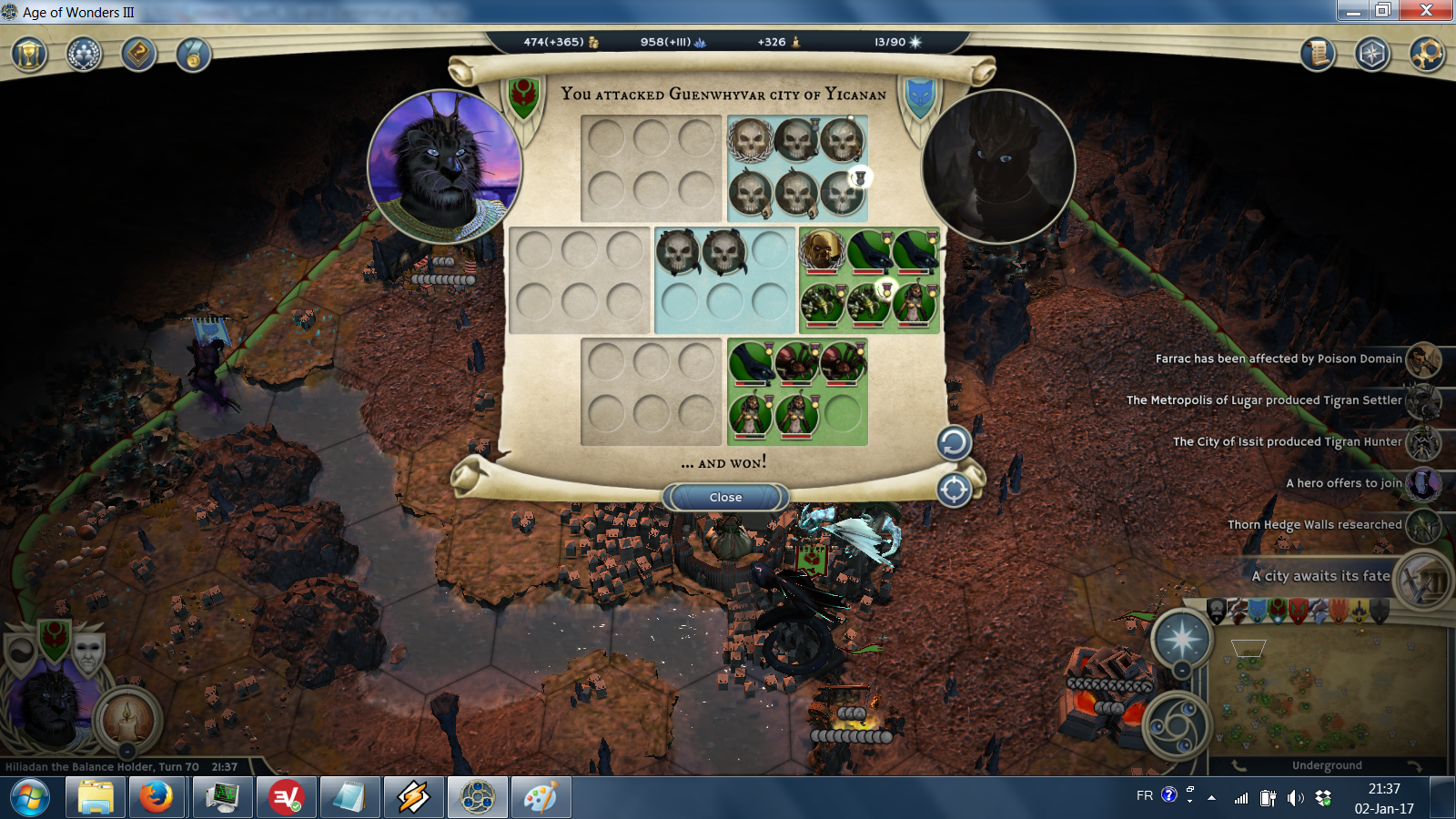The width and height of the screenshot is (1456, 819).
Task: Close the battle result dialog
Action: point(725,497)
